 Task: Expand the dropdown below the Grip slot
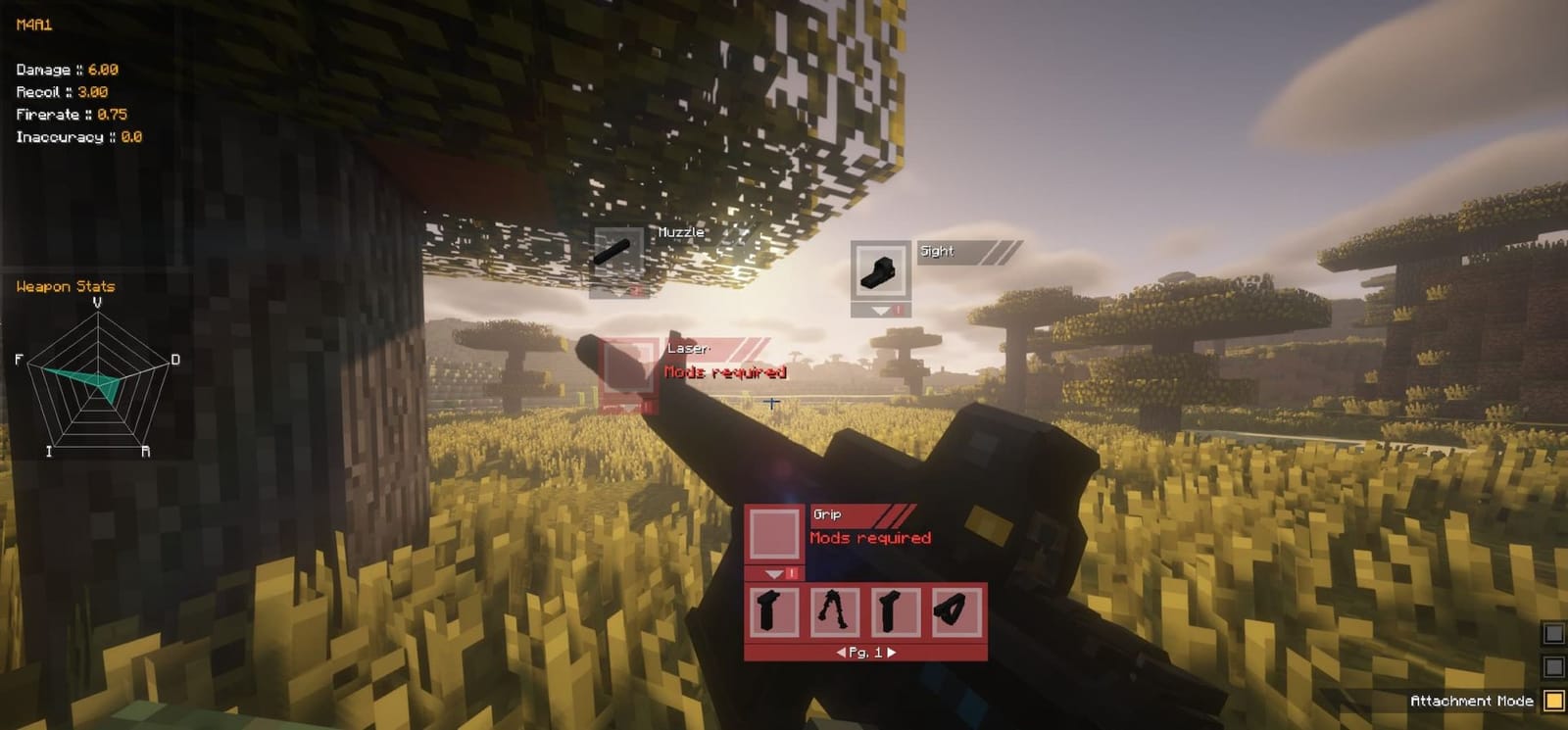pyautogui.click(x=773, y=574)
